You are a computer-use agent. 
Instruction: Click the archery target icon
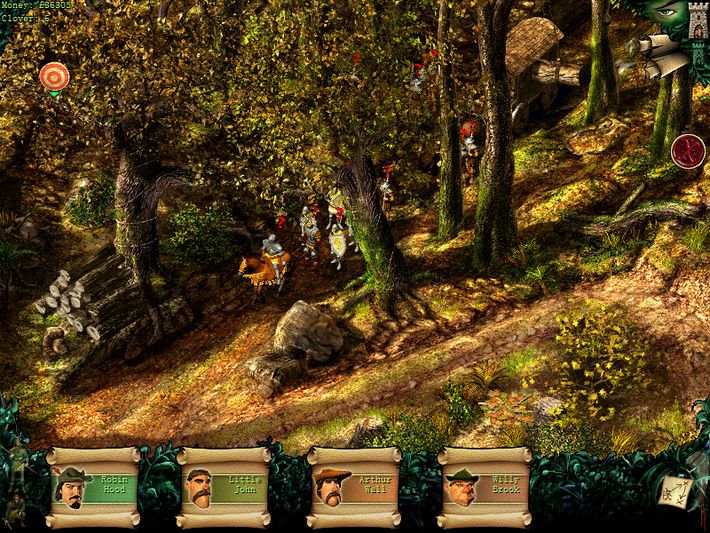pos(54,75)
